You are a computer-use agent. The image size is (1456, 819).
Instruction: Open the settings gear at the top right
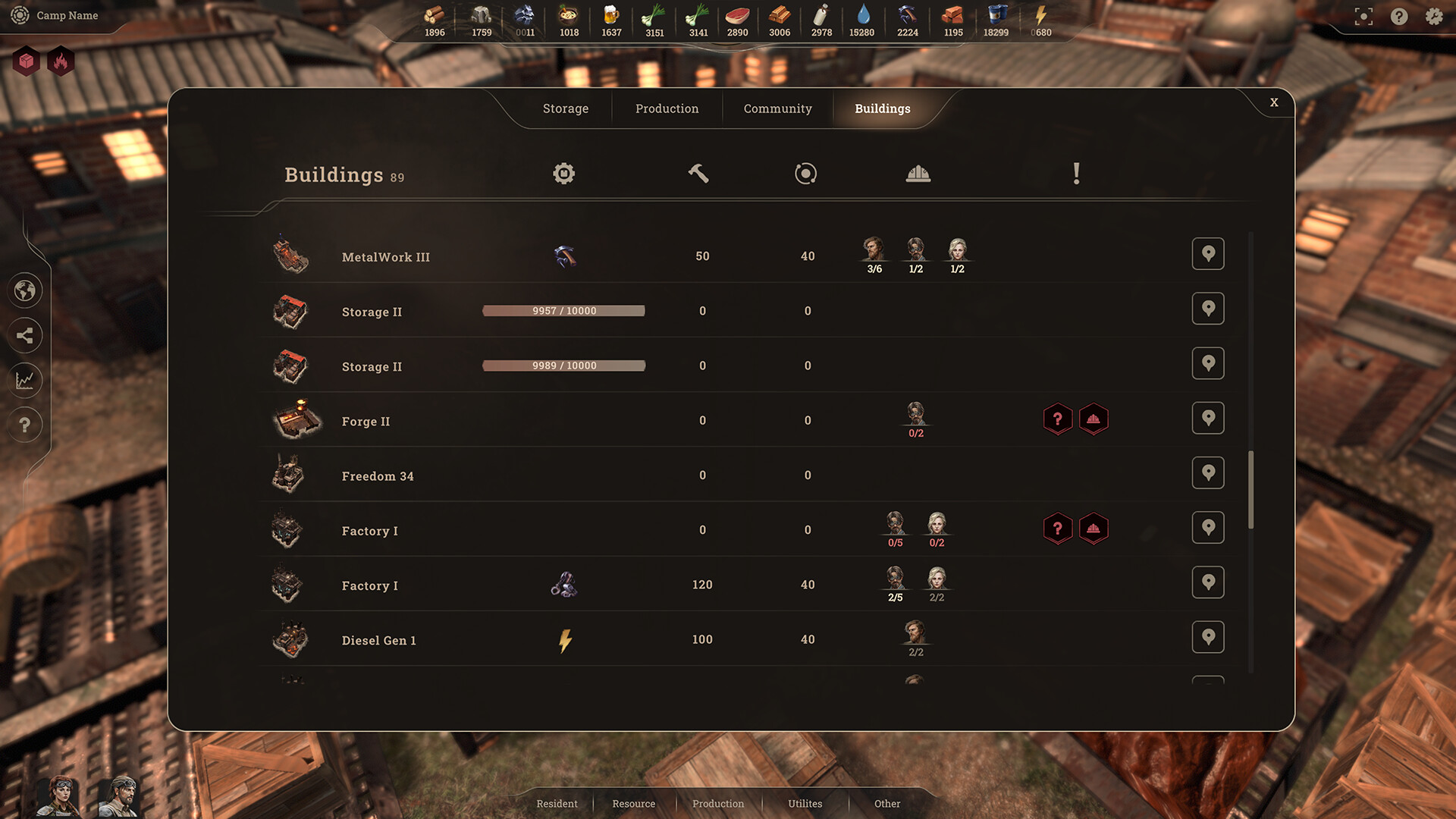[x=1433, y=16]
